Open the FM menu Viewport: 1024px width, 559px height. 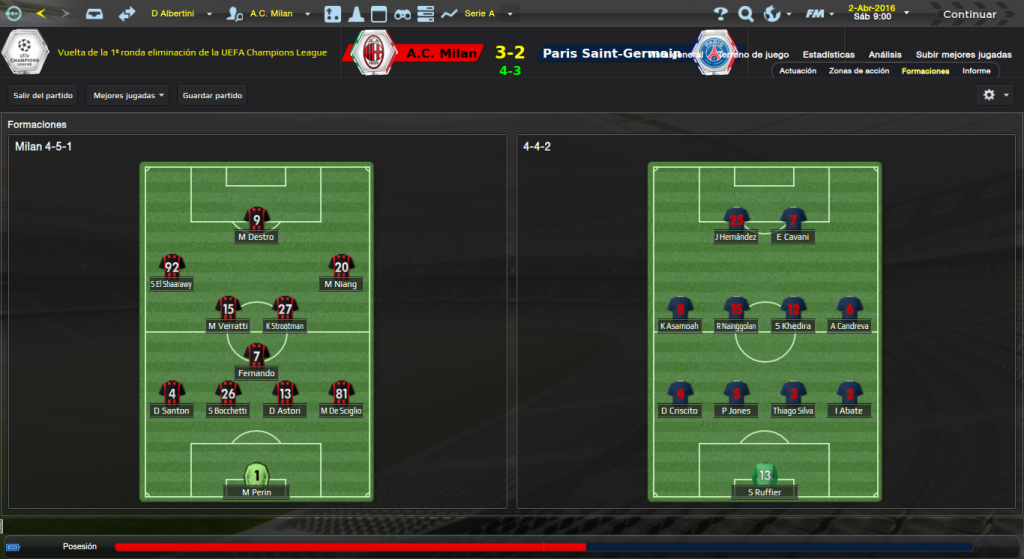pos(820,14)
